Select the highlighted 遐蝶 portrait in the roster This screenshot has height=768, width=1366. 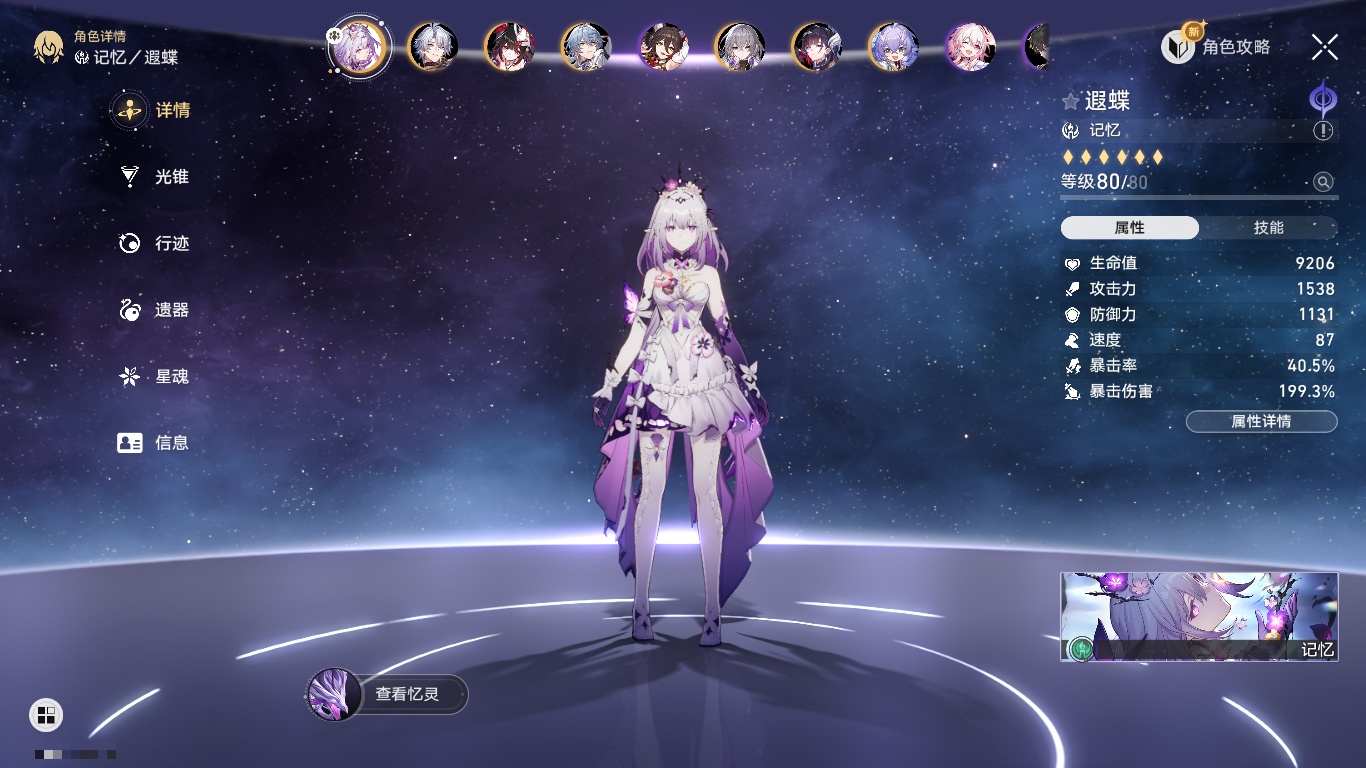[x=359, y=46]
